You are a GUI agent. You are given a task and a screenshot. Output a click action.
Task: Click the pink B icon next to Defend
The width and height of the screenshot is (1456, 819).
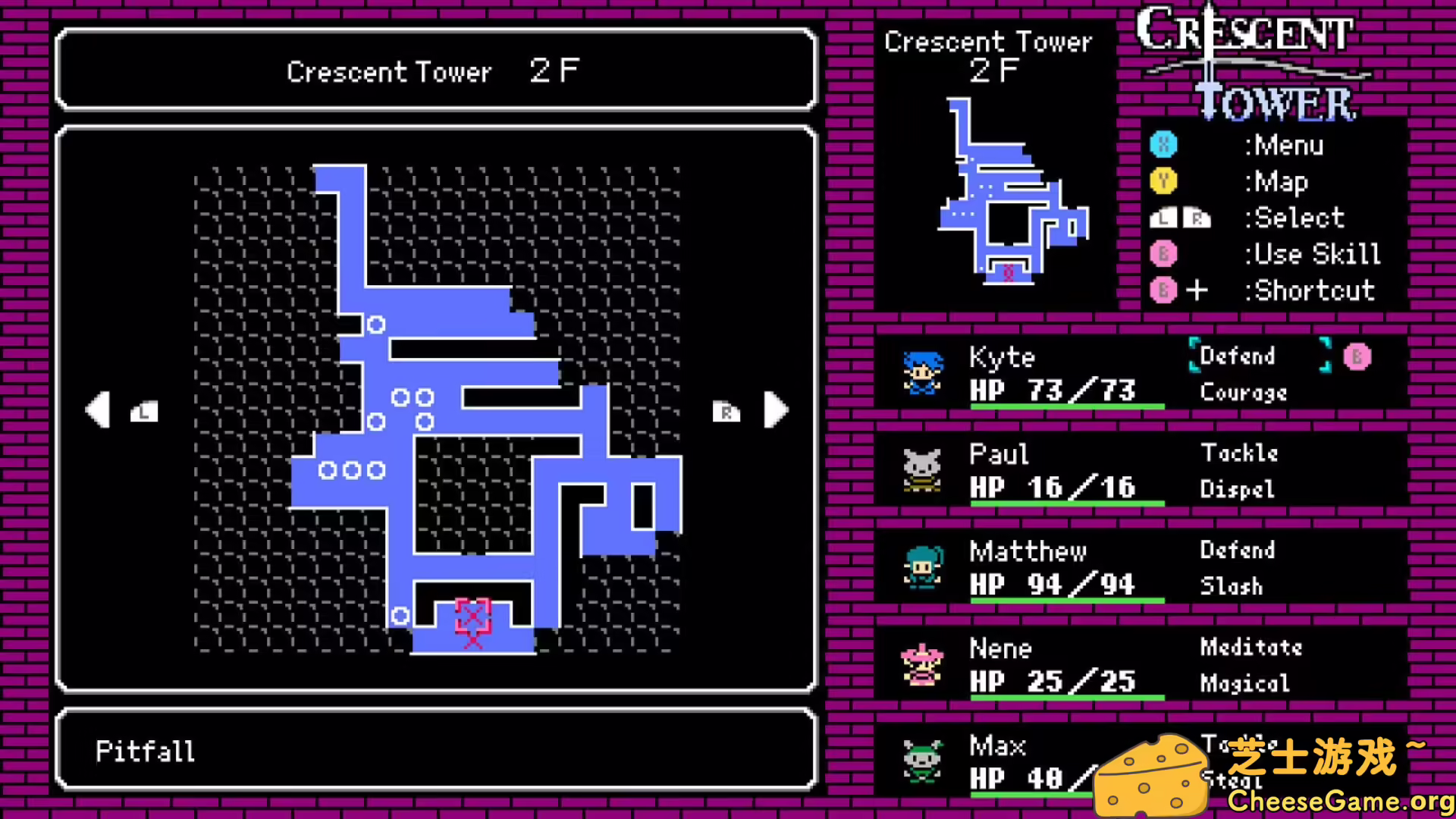coord(1357,356)
